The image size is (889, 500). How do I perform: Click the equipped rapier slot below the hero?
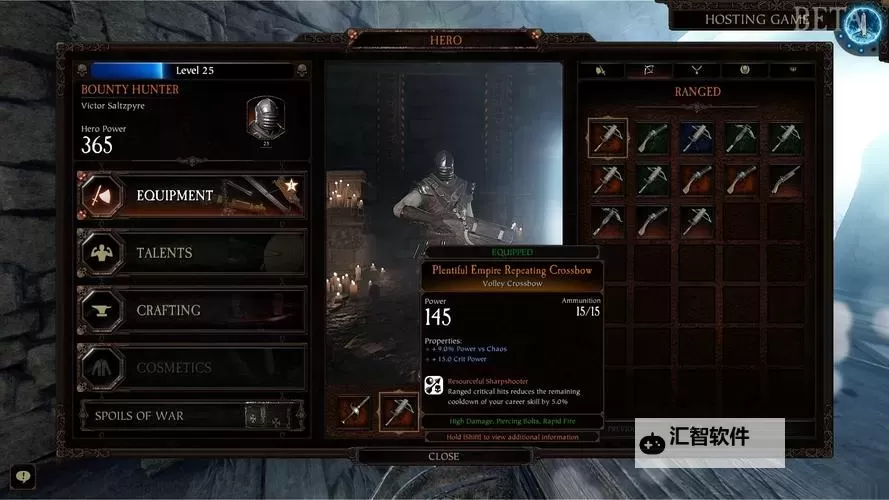point(354,411)
